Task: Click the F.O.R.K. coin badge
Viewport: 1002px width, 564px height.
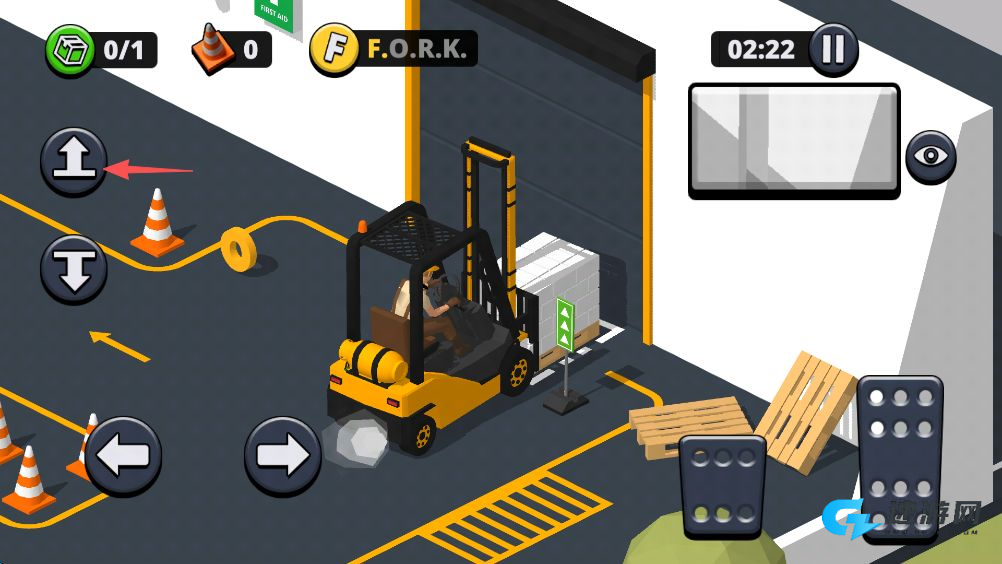Action: click(x=334, y=49)
